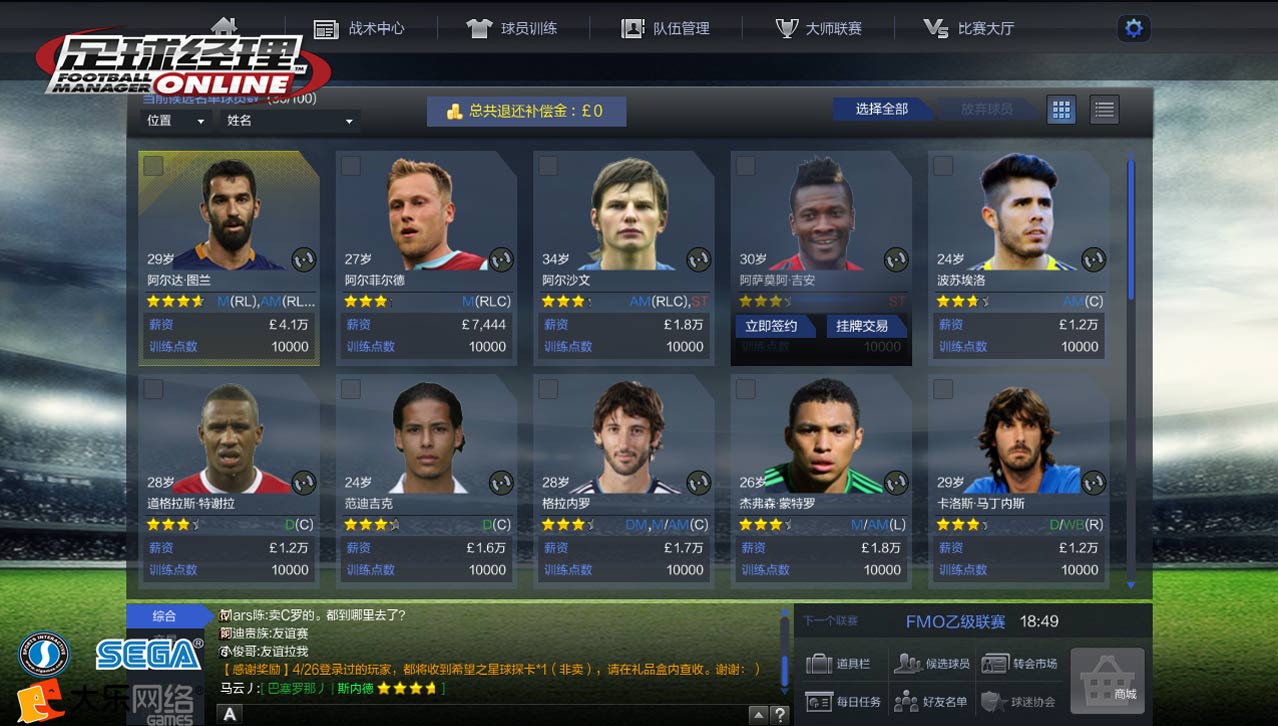View 每日任务 daily tasks

pos(845,702)
